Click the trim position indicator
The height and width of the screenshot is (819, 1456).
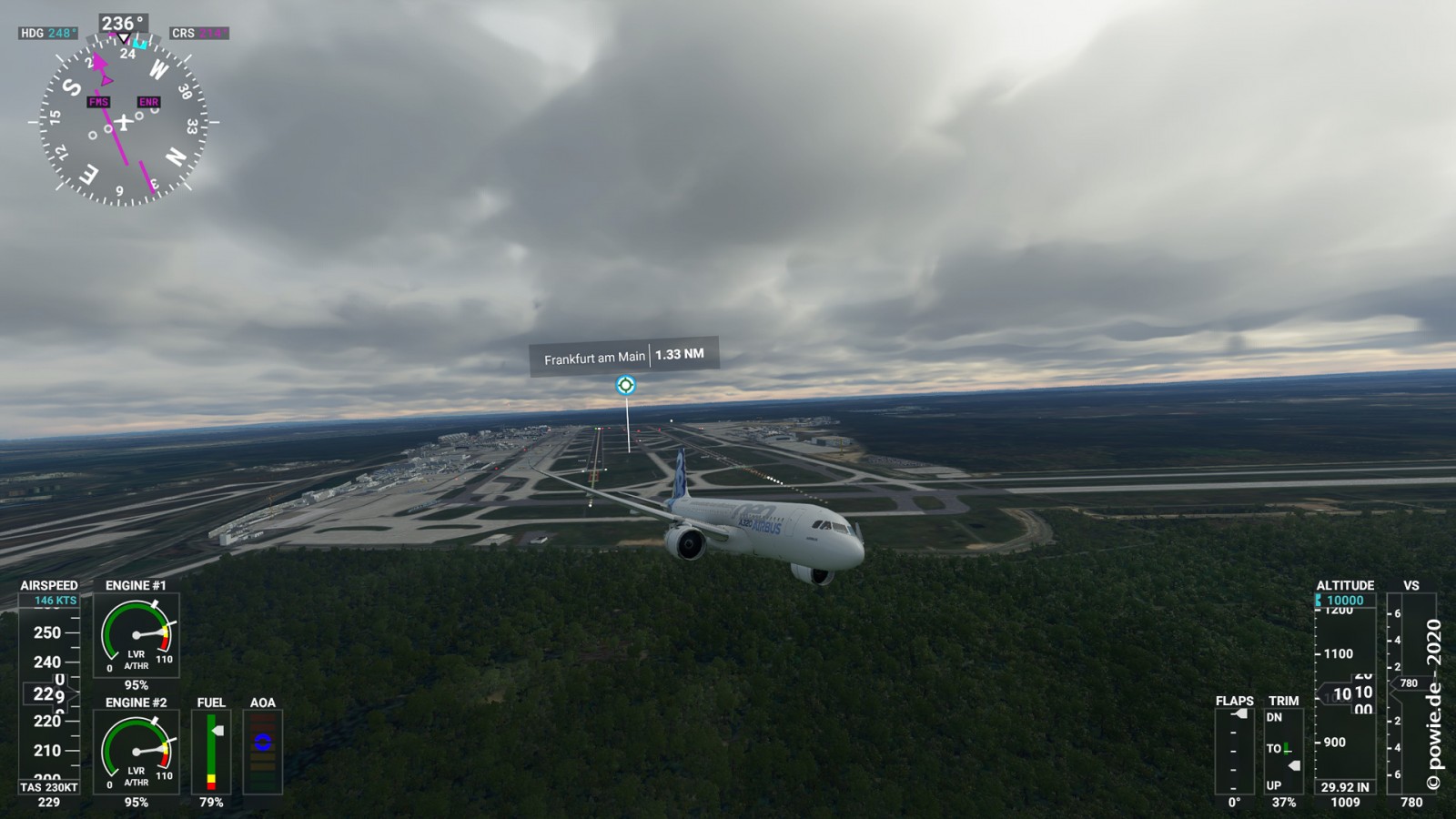pyautogui.click(x=1283, y=752)
